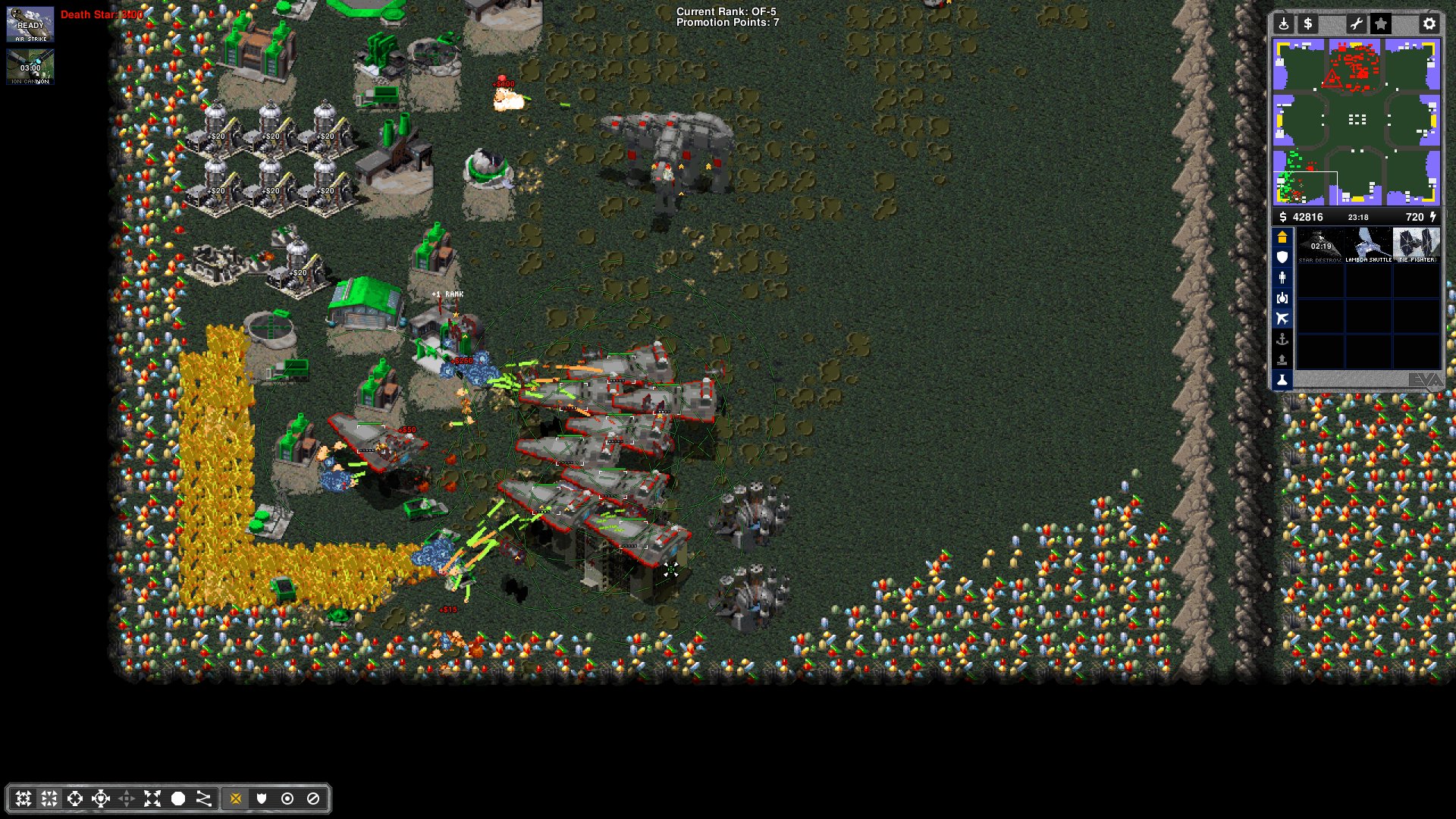Open the flask upgrades production tab
Image resolution: width=1456 pixels, height=819 pixels.
point(1282,380)
